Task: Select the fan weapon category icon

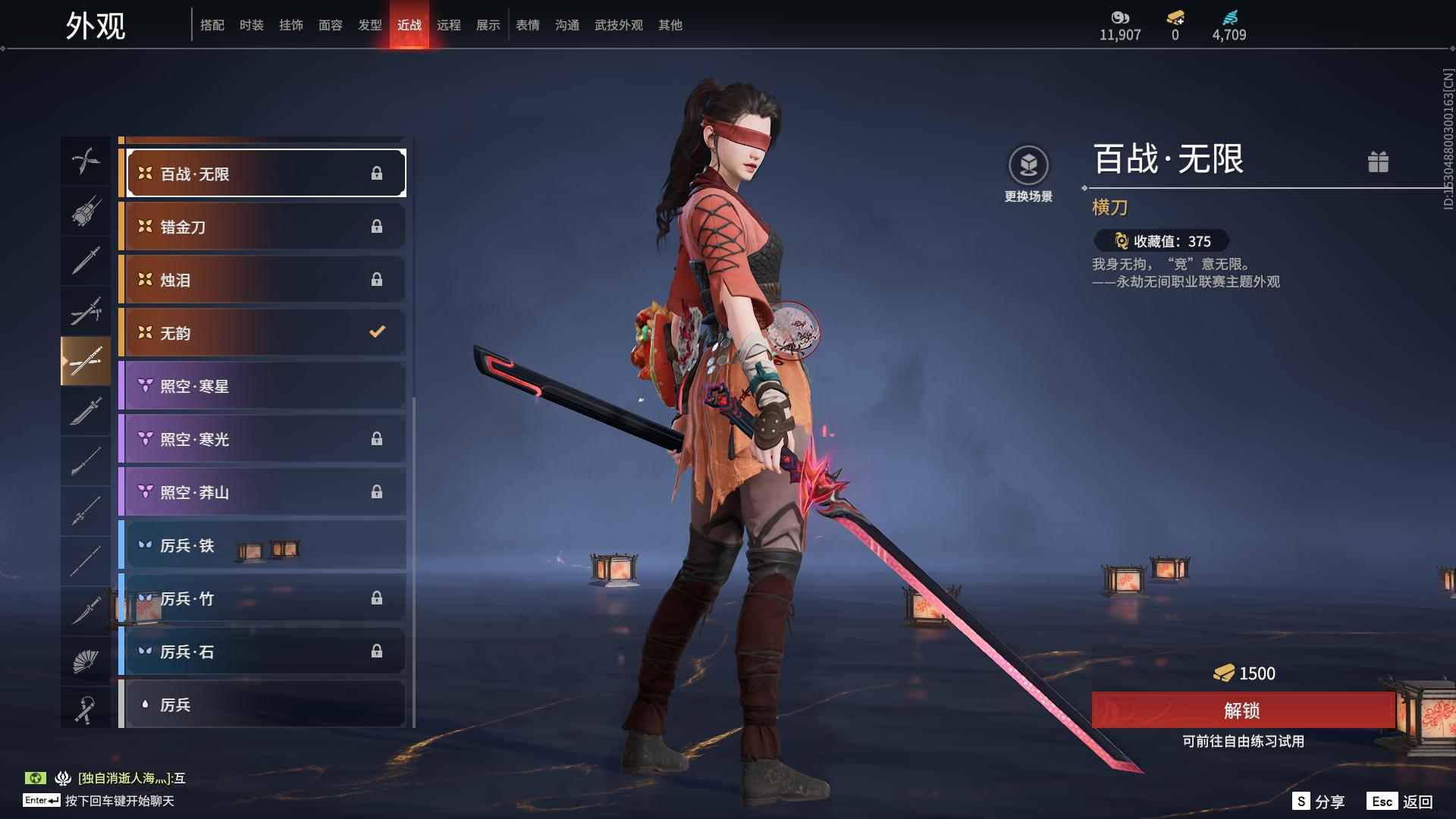Action: click(86, 659)
